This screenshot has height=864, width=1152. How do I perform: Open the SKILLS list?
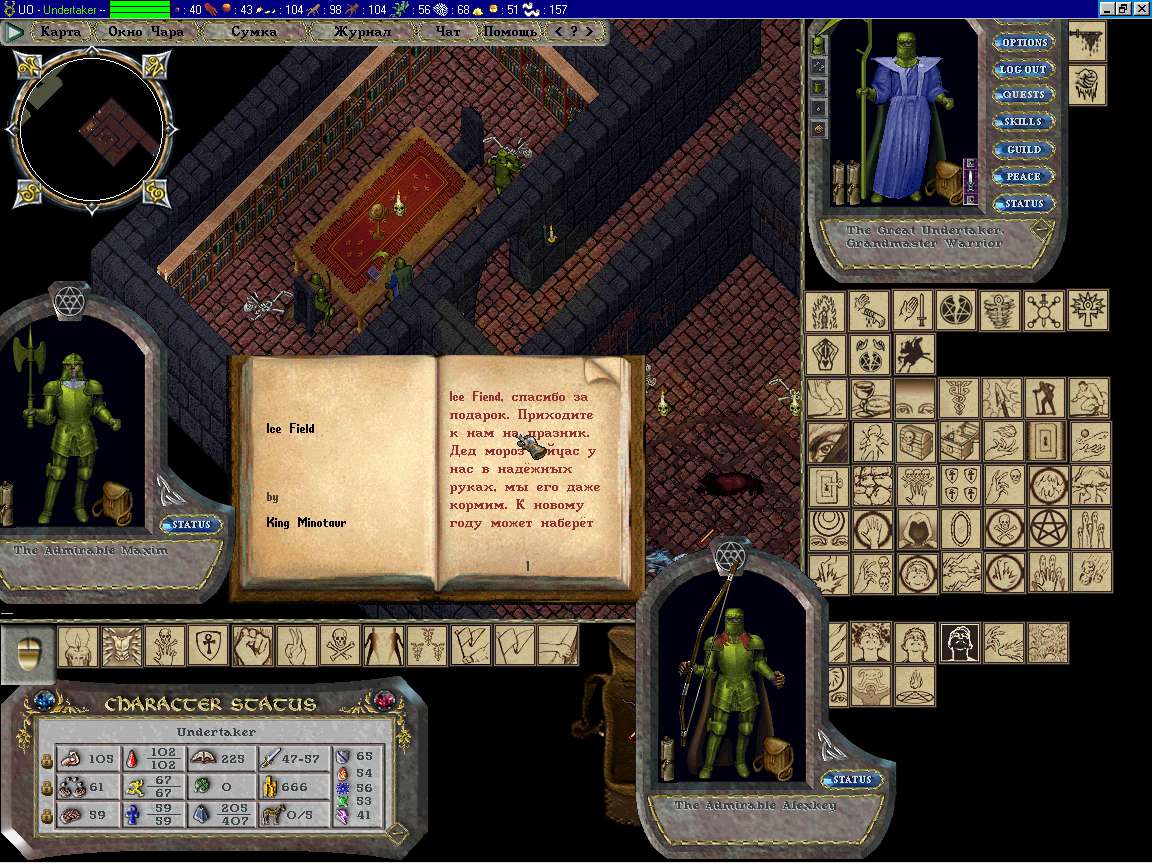(1024, 122)
